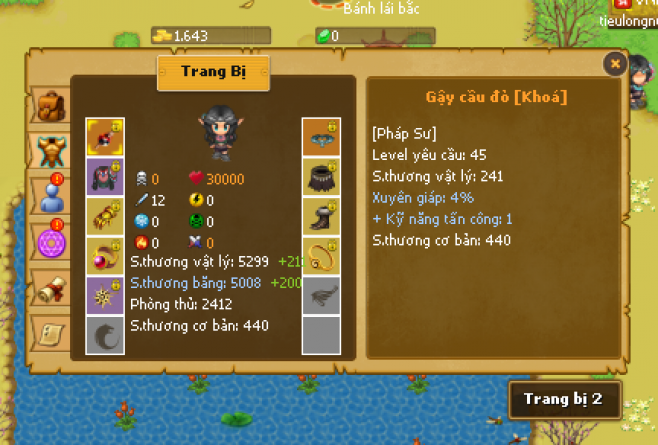Image resolution: width=658 pixels, height=445 pixels.
Task: Close the equipment window
Action: click(x=615, y=63)
